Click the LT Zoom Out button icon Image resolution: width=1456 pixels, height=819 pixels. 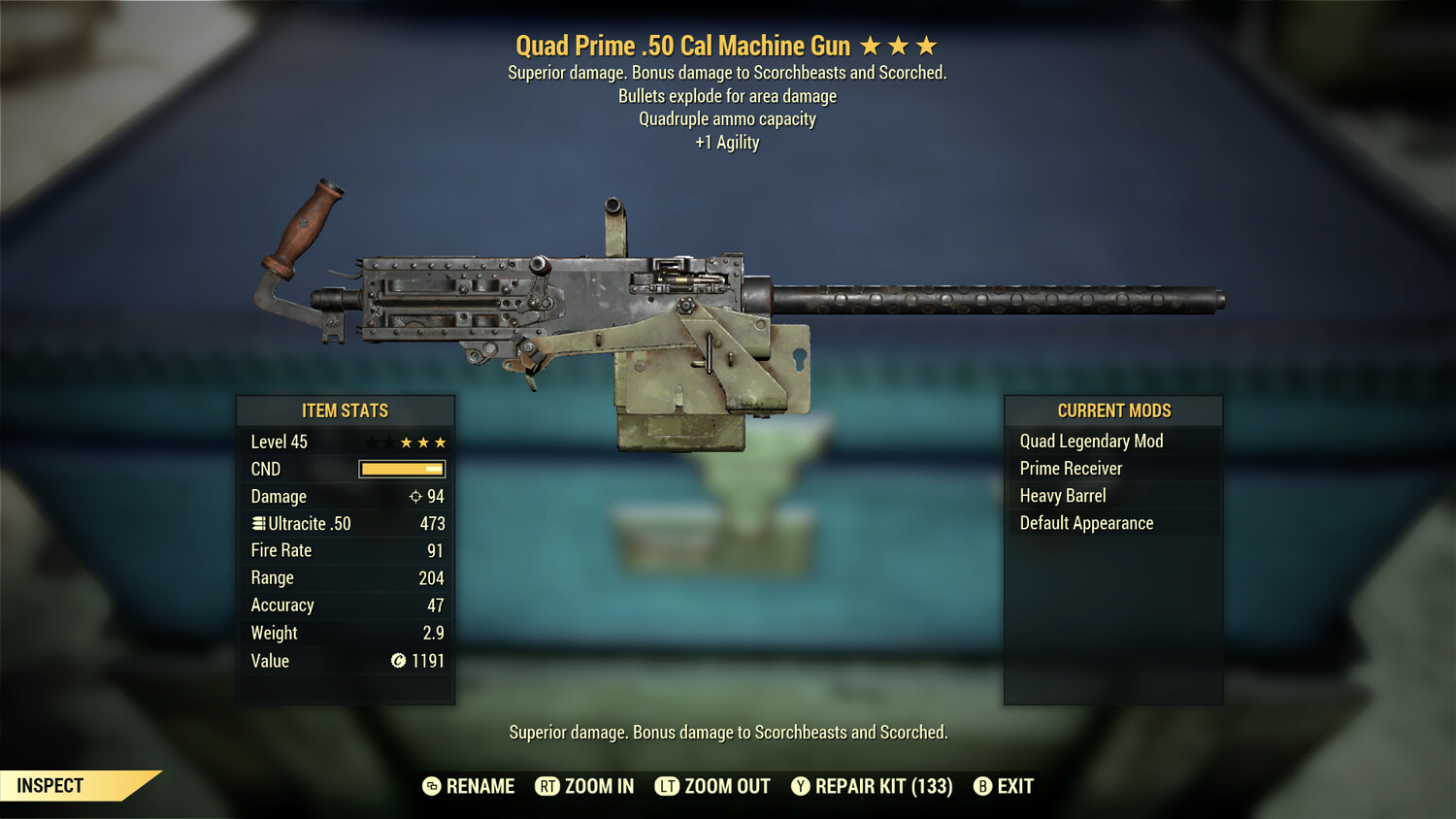(x=666, y=786)
